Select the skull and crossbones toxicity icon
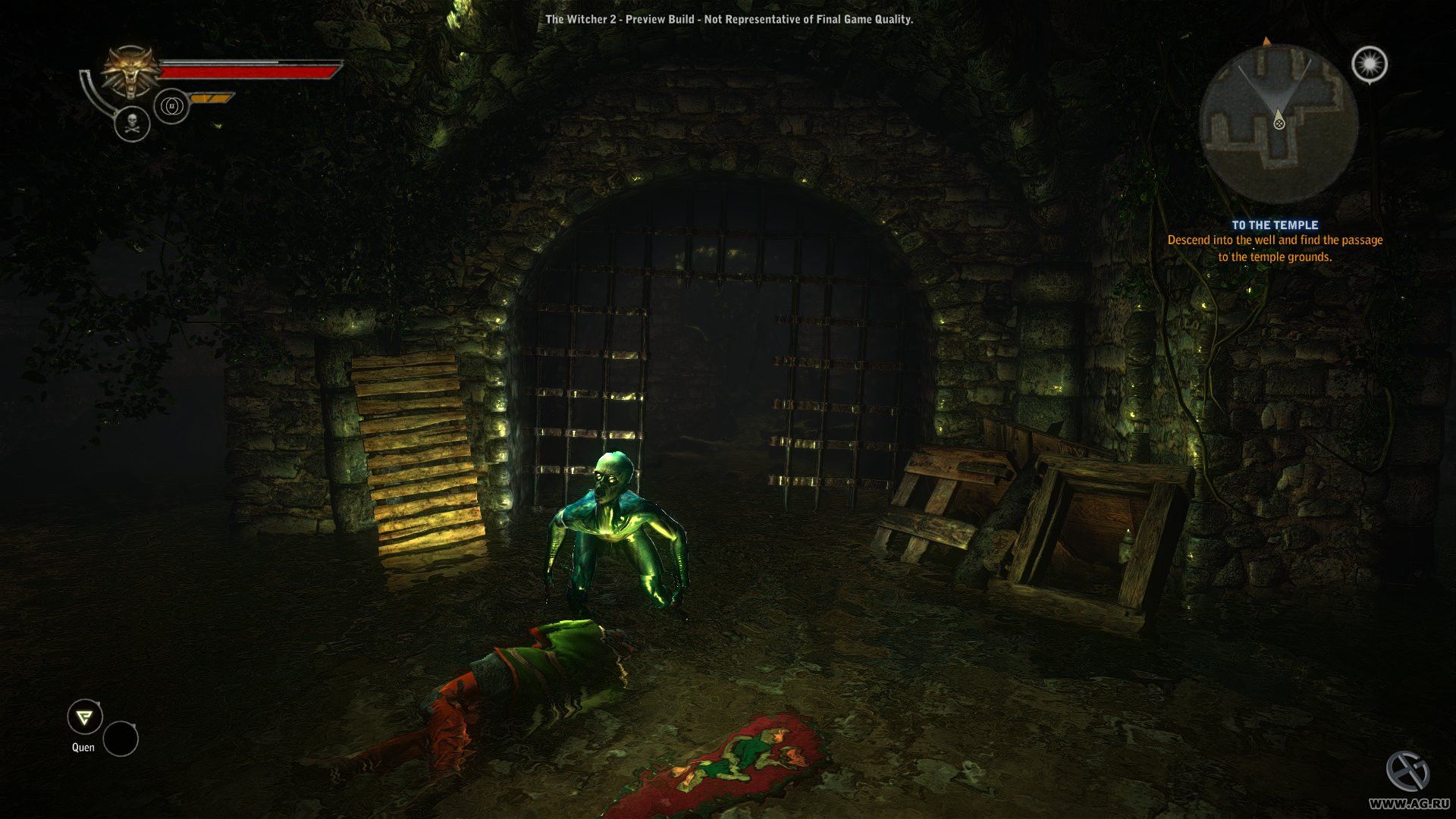 [132, 124]
